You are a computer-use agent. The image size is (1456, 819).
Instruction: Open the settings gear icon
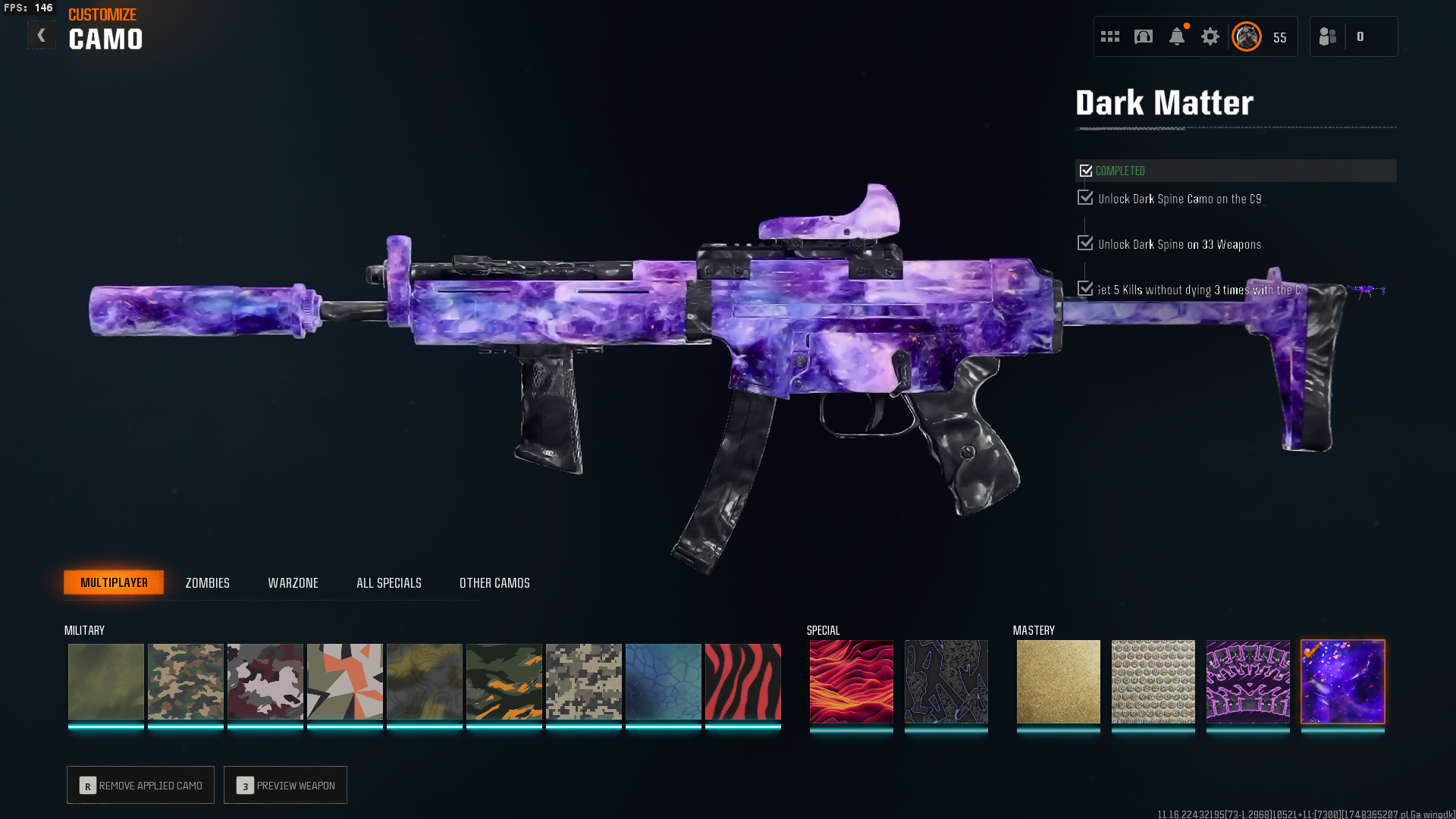tap(1210, 36)
